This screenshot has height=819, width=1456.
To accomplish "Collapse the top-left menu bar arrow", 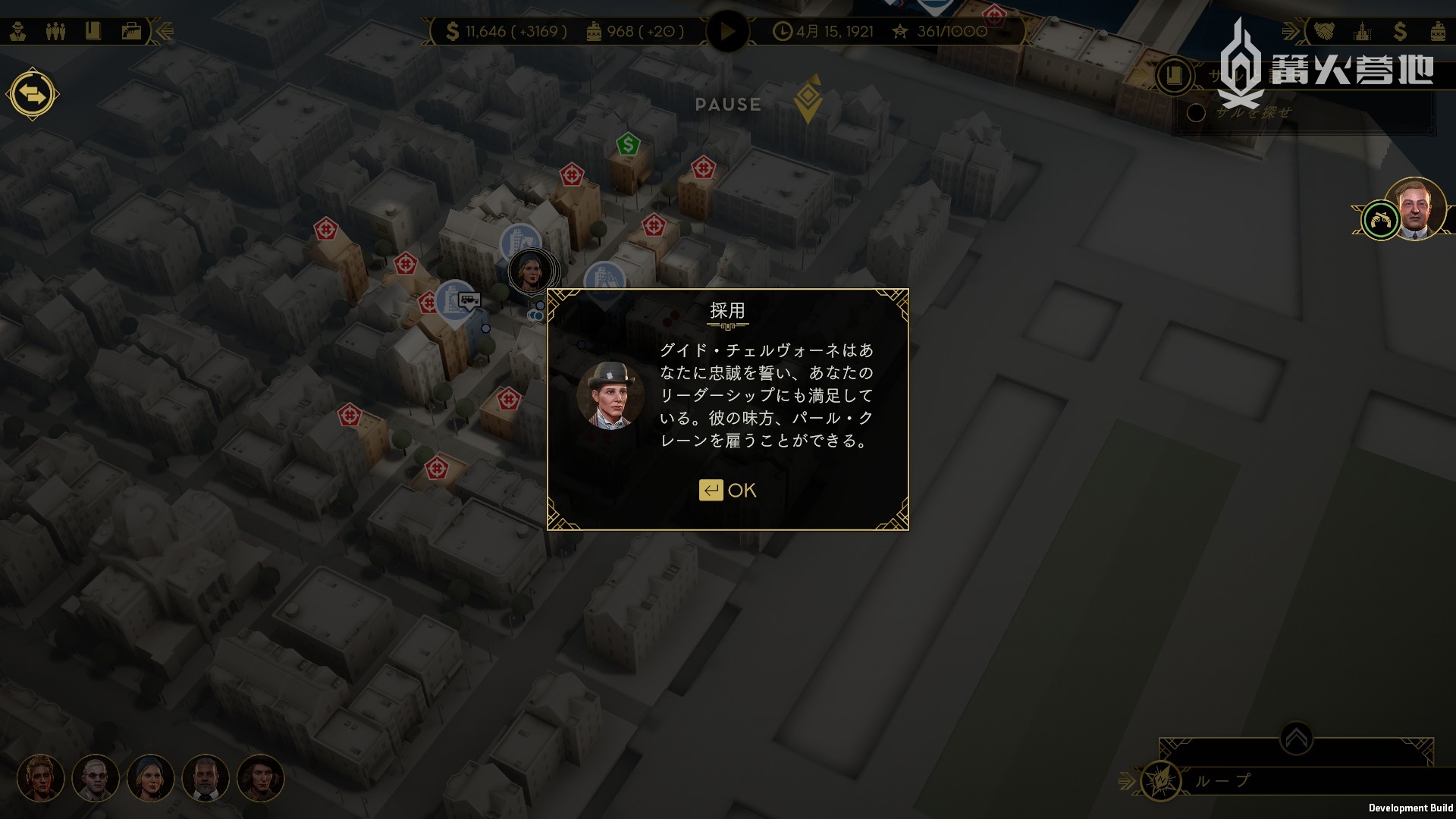I will pos(165,31).
